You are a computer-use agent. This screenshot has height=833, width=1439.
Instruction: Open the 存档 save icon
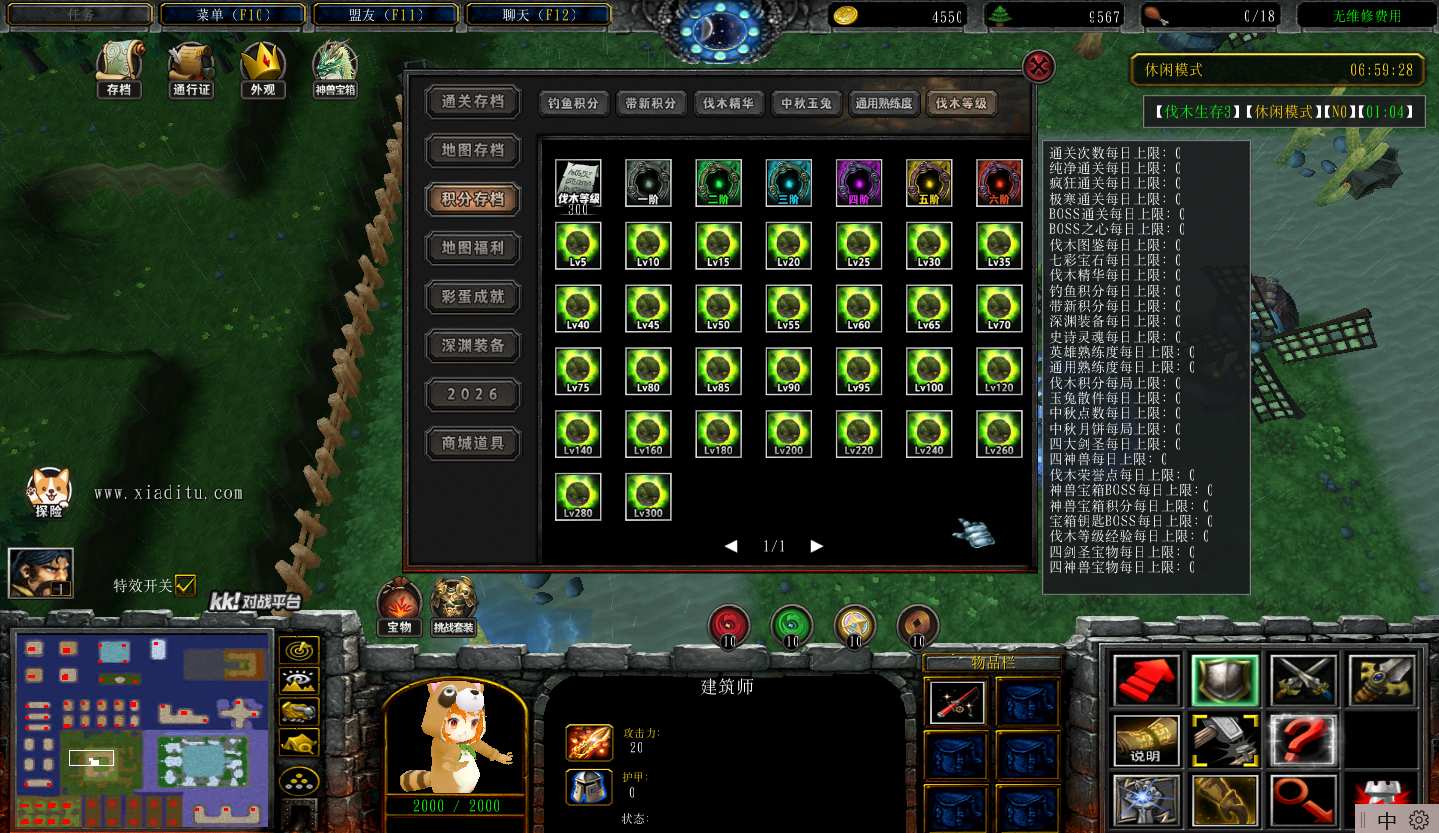(x=119, y=68)
